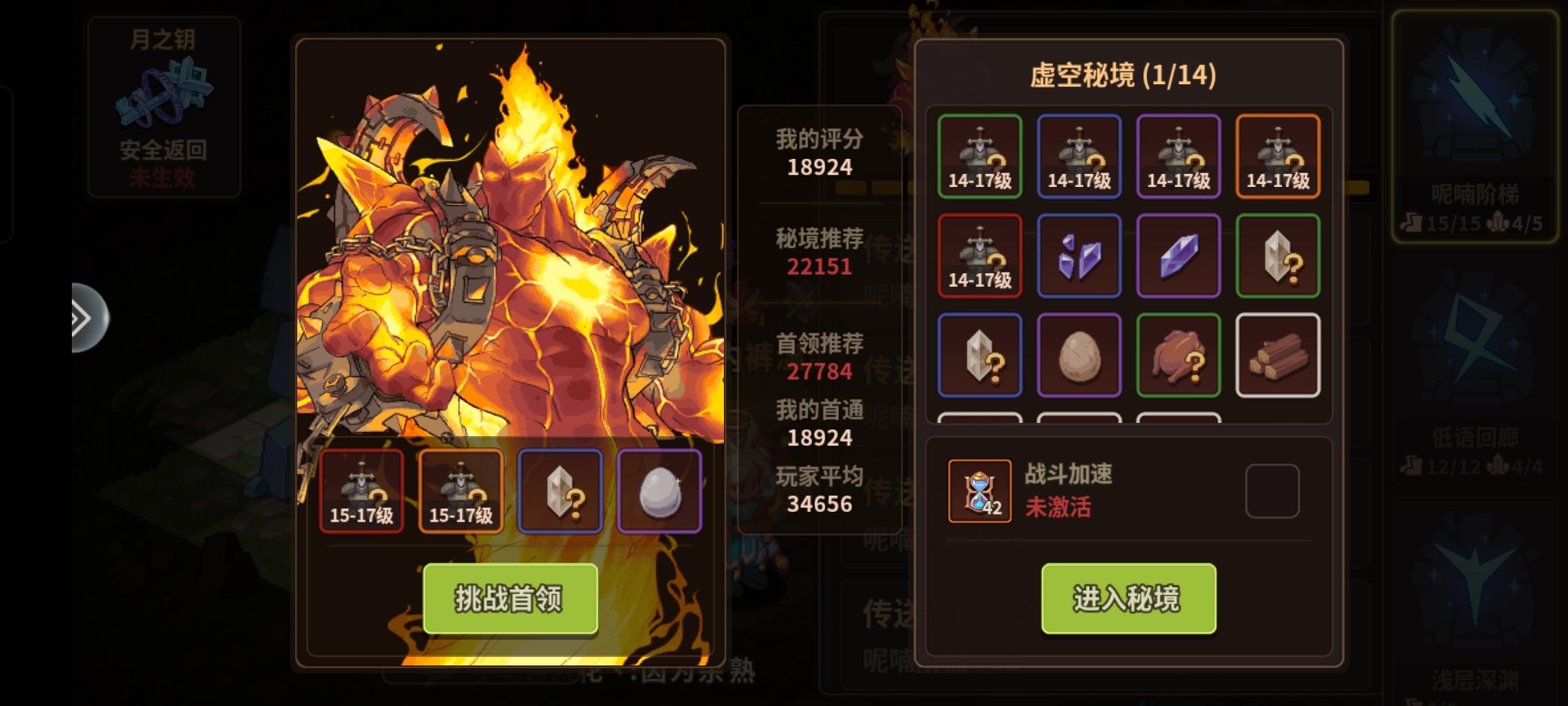This screenshot has height=706, width=1568.
Task: Select the green-bordered 14-17级 equipment reward
Action: pos(979,155)
